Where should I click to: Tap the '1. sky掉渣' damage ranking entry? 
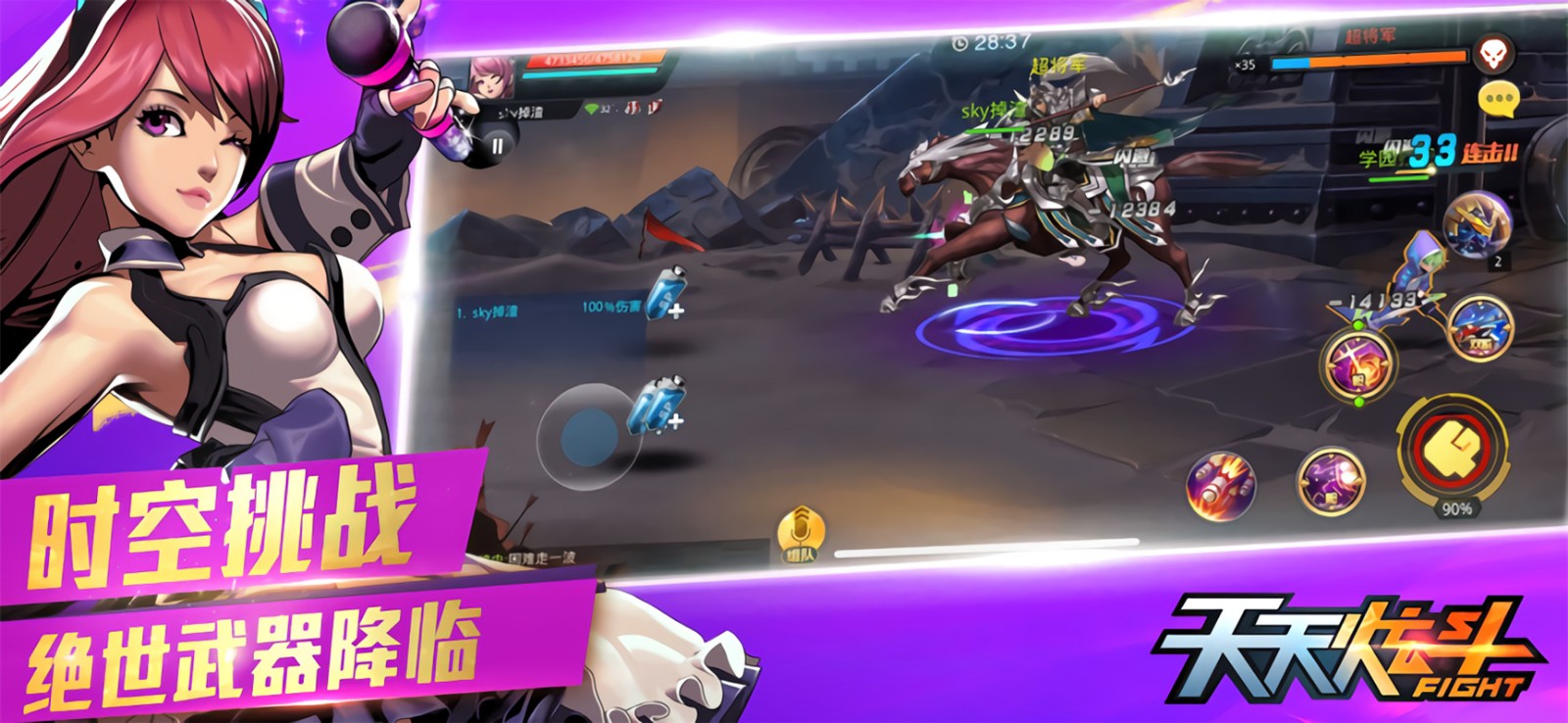(487, 310)
